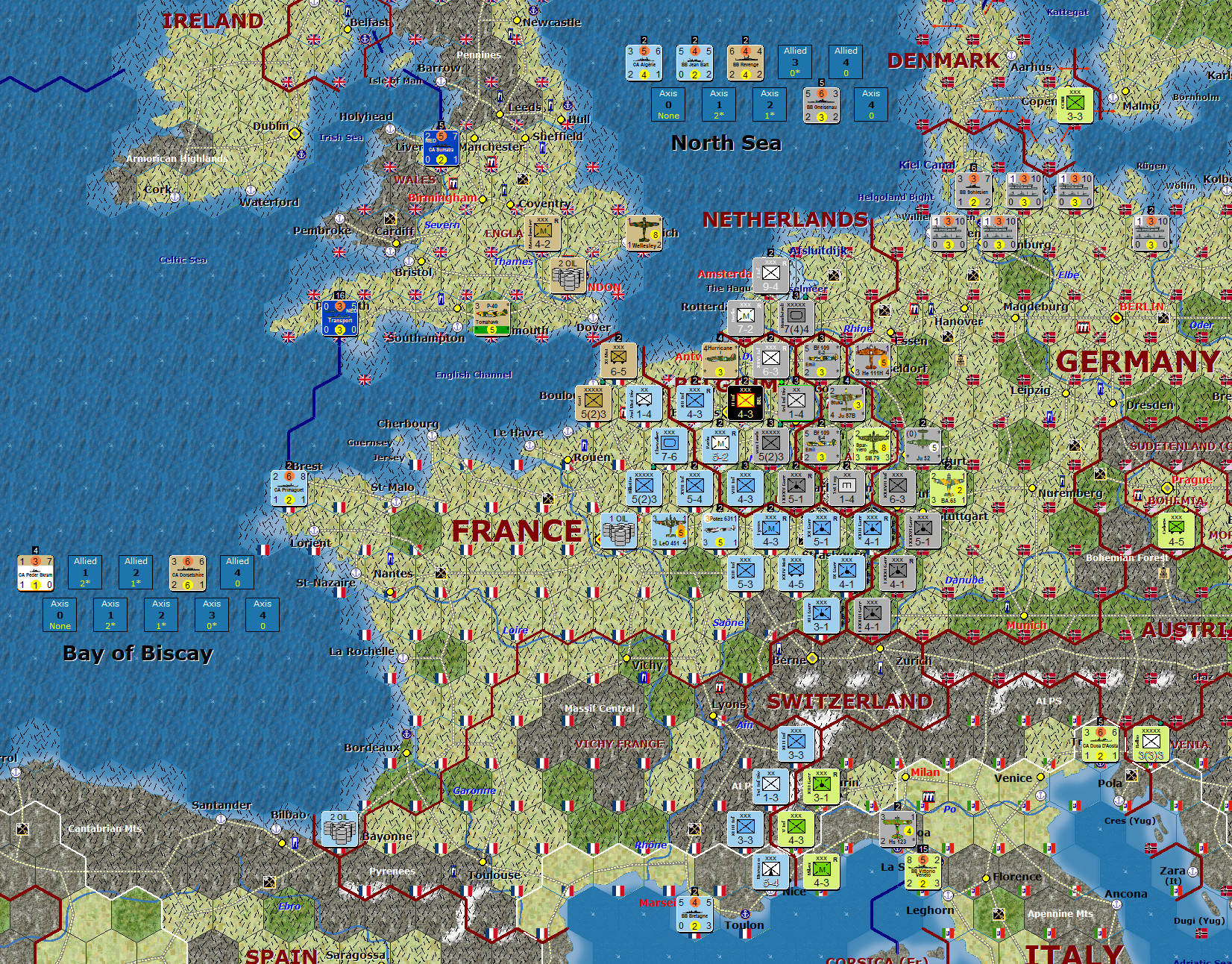1232x964 pixels.
Task: Select the Stuka Ju 87B dive bomber counter
Action: pyautogui.click(x=846, y=403)
